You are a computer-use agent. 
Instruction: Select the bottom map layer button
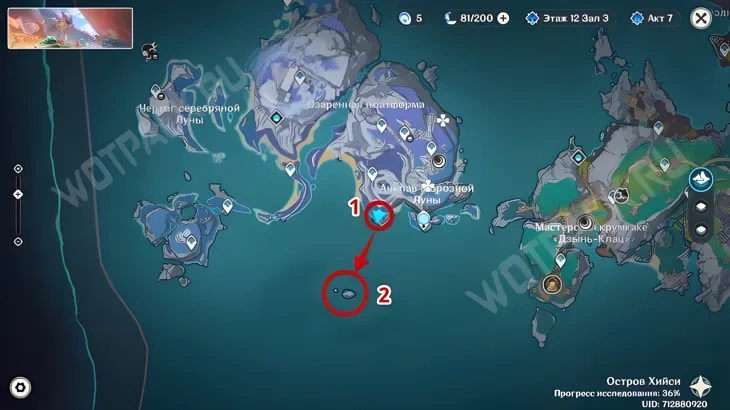(x=701, y=230)
